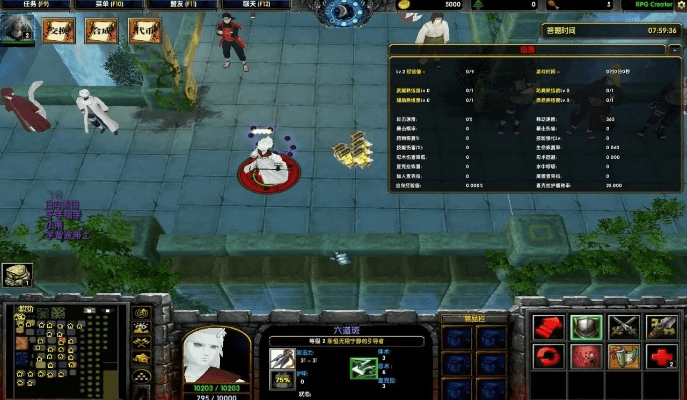The image size is (687, 400).
Task: Toggle the formation movement button beside minimap
Action: tap(141, 373)
